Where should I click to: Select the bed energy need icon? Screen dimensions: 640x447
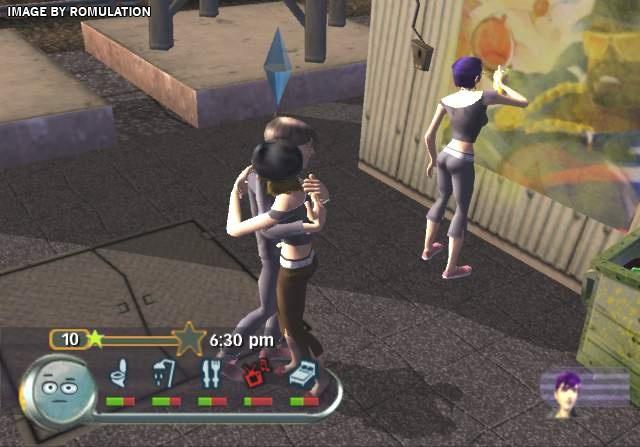click(304, 374)
